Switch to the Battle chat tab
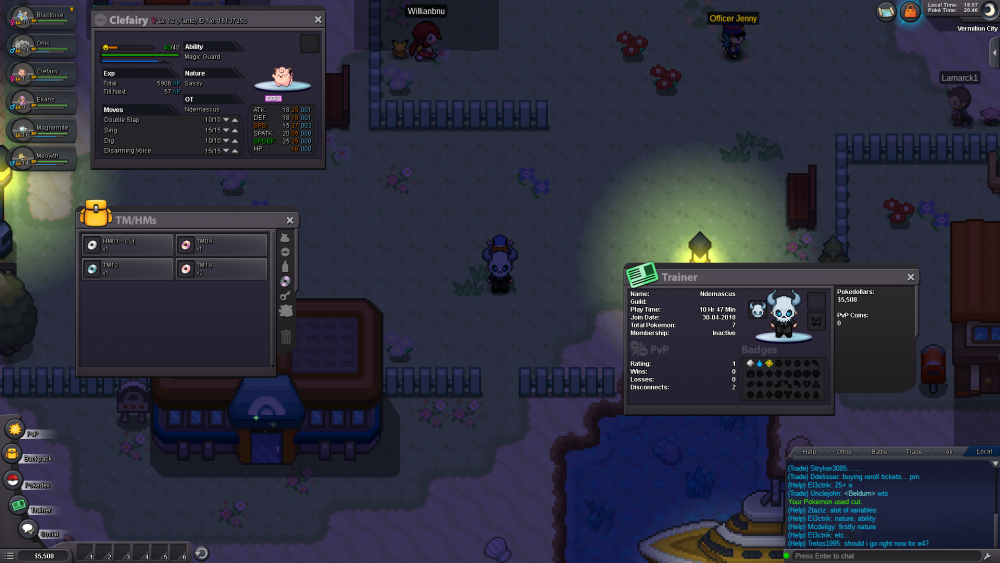This screenshot has height=563, width=1000. 879,452
